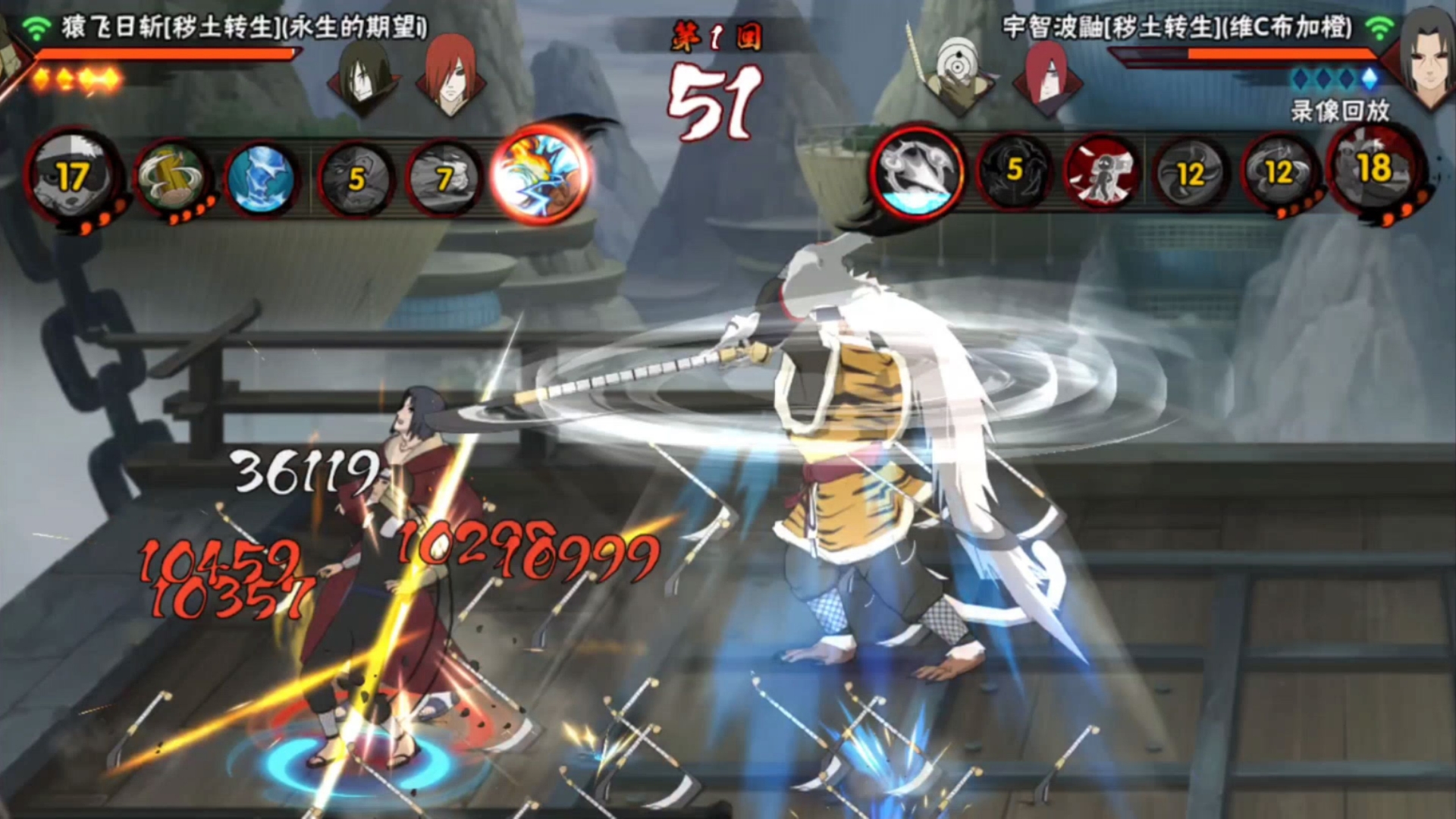Select the skill icon with cooldown 18
This screenshot has height=819, width=1456.
pyautogui.click(x=1374, y=170)
